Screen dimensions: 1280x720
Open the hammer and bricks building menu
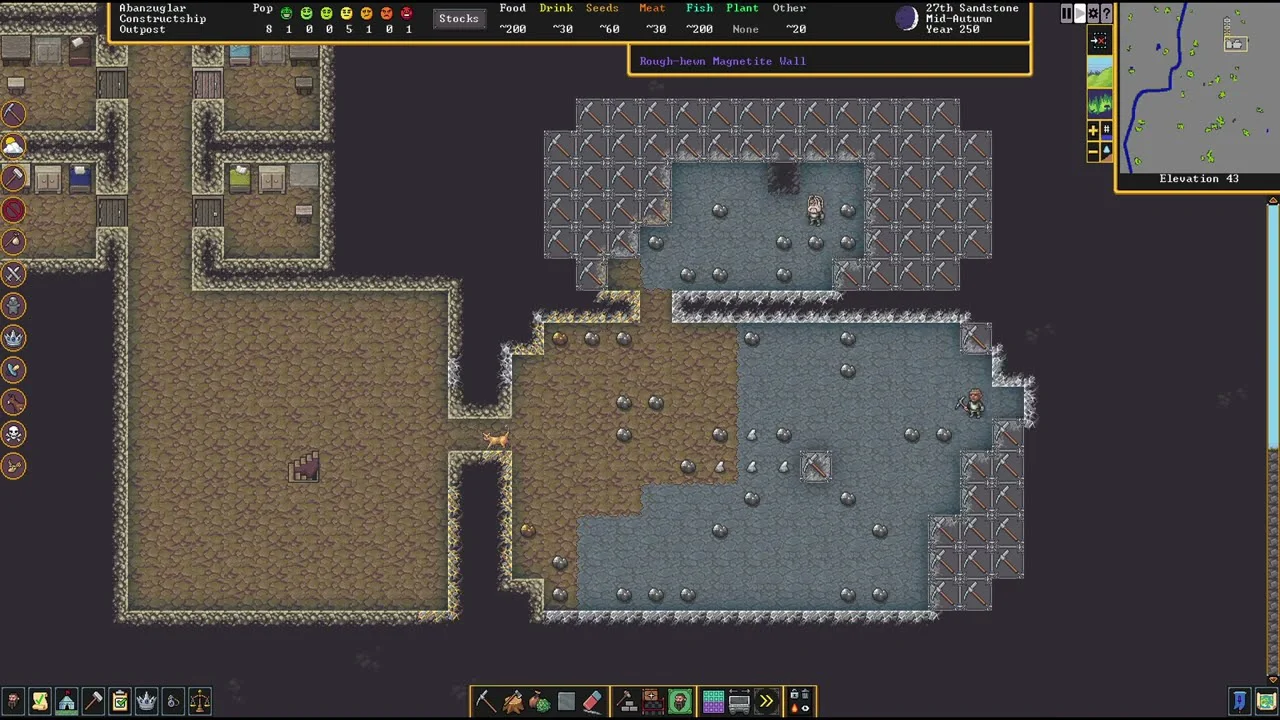[x=627, y=702]
